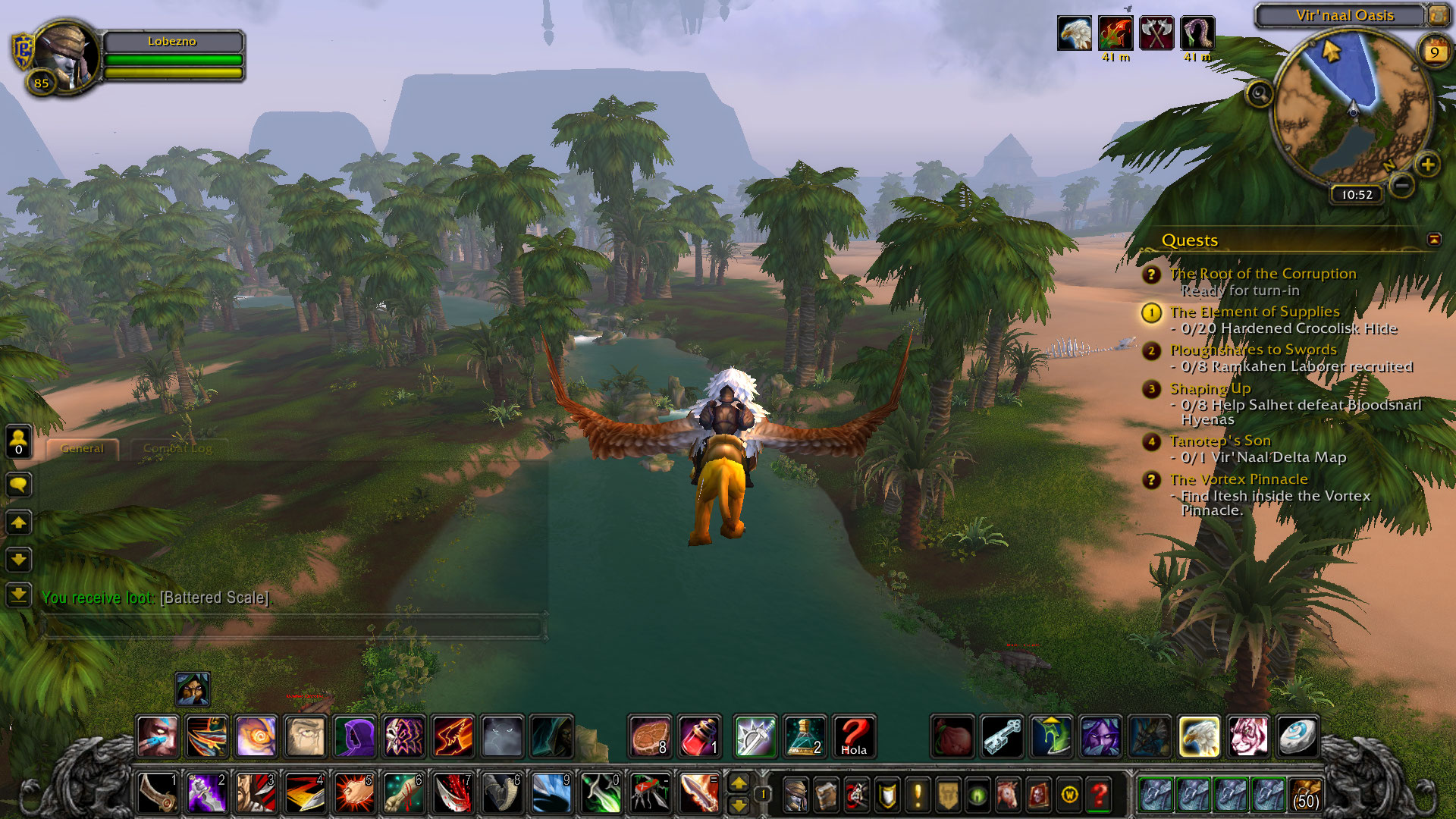
Task: Use the red health potion
Action: [698, 736]
